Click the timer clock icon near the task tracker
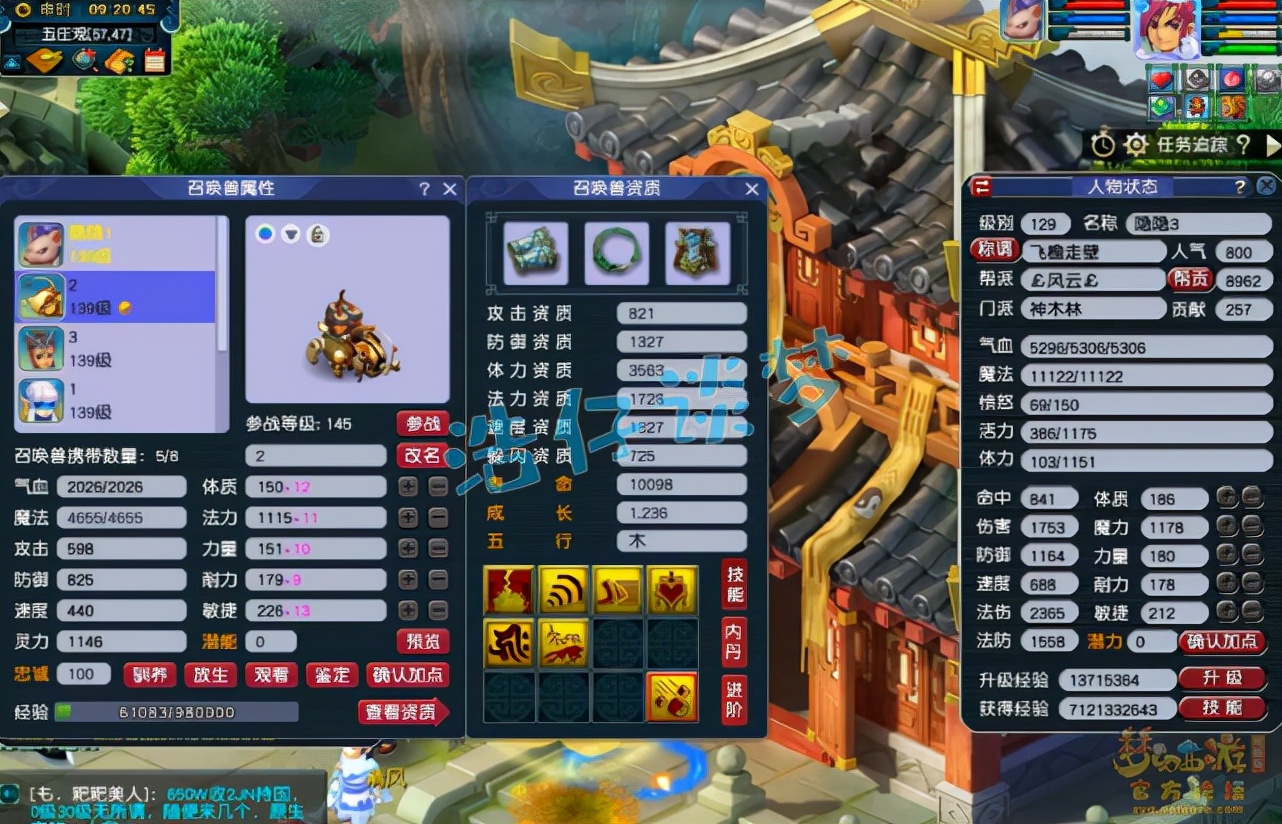This screenshot has width=1282, height=824. coord(1101,144)
